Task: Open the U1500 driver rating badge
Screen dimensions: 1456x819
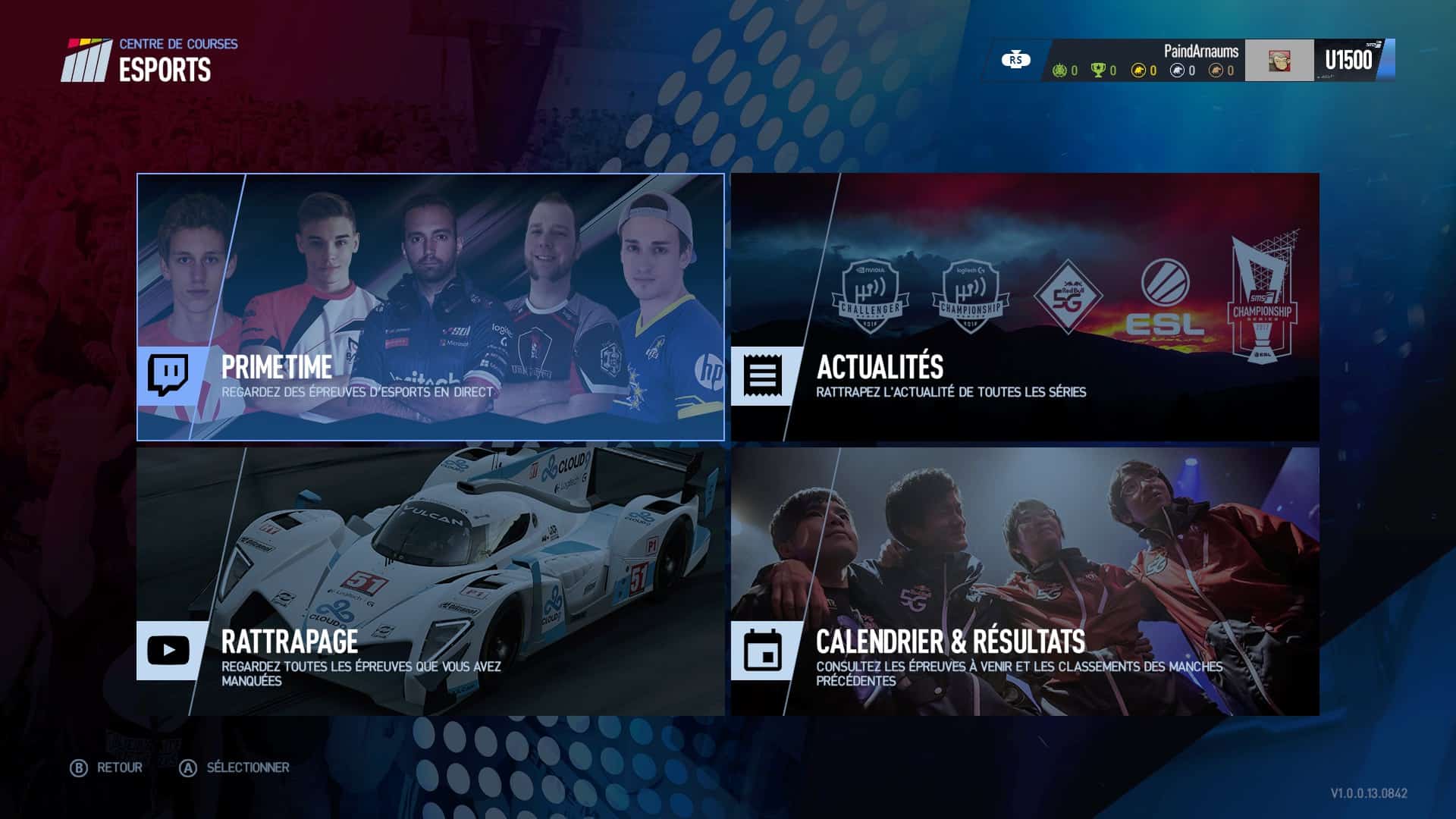Action: pyautogui.click(x=1349, y=61)
